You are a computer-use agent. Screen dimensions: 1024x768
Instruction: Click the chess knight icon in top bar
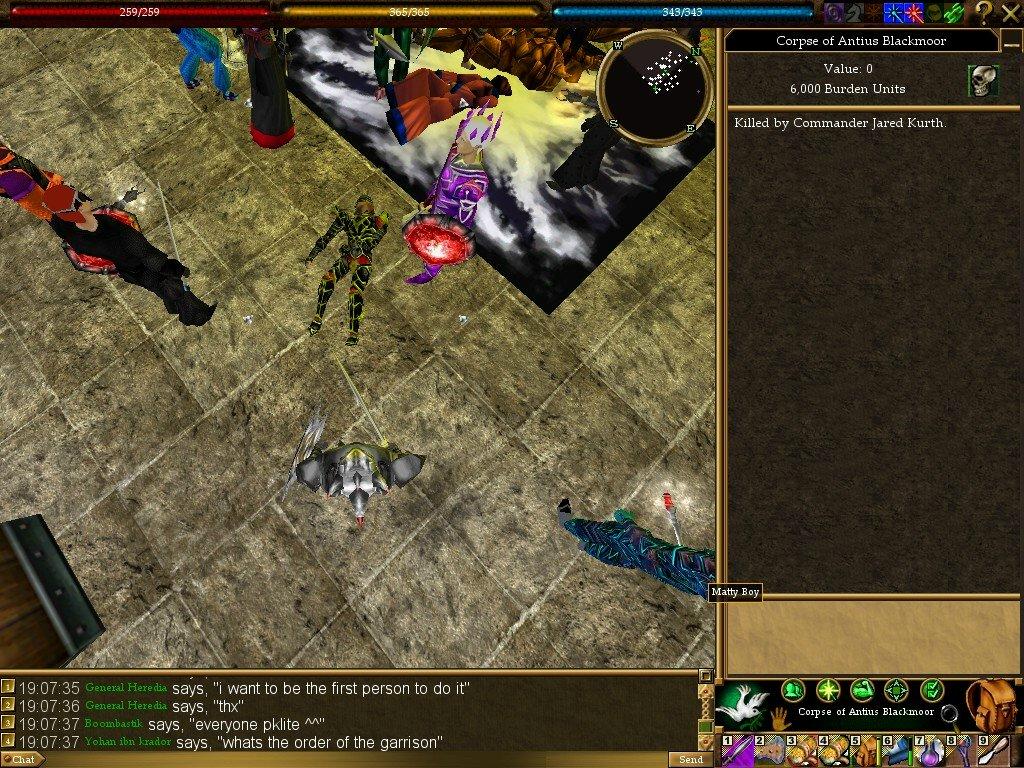852,12
